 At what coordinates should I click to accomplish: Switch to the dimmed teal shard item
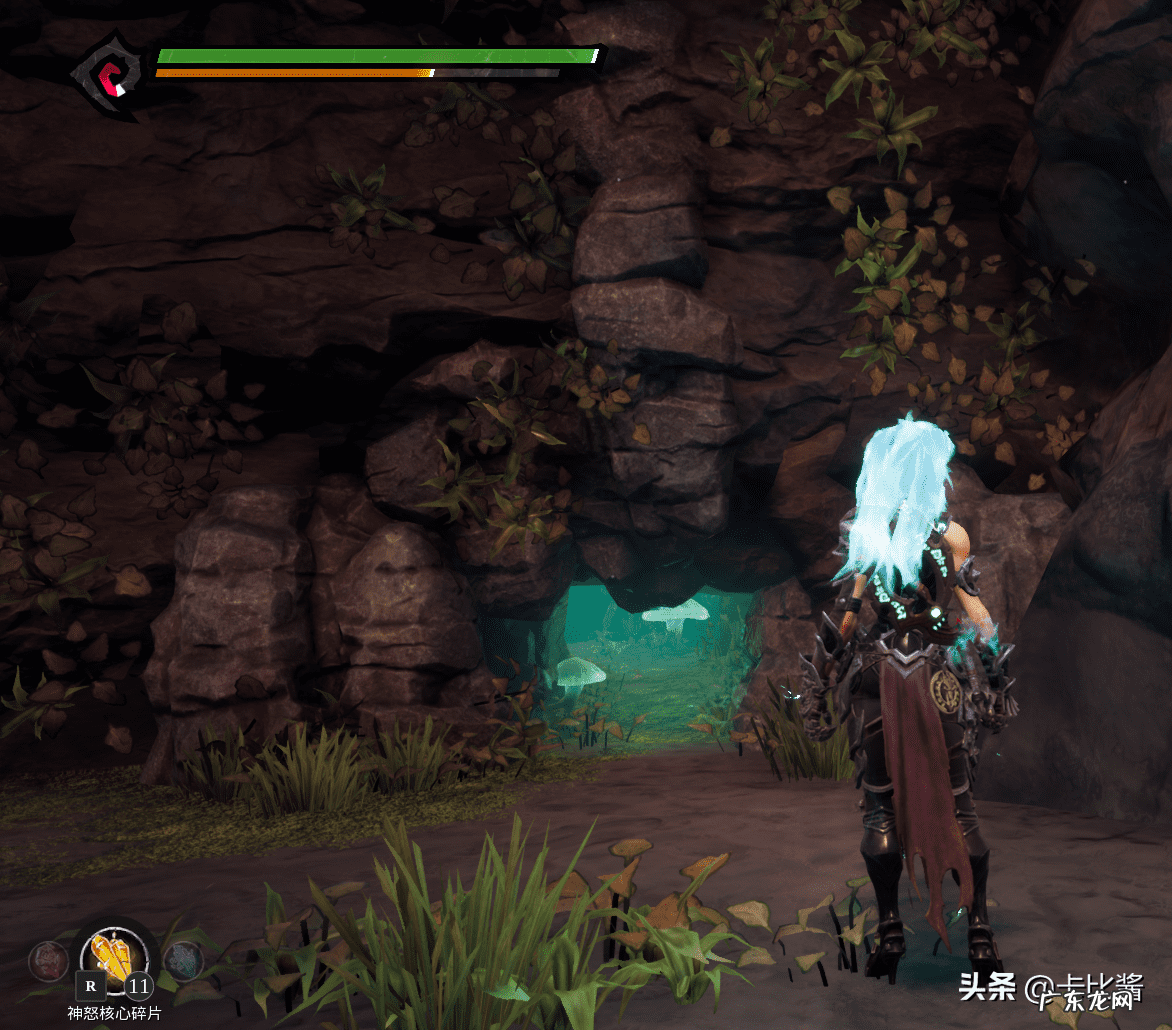tap(183, 961)
